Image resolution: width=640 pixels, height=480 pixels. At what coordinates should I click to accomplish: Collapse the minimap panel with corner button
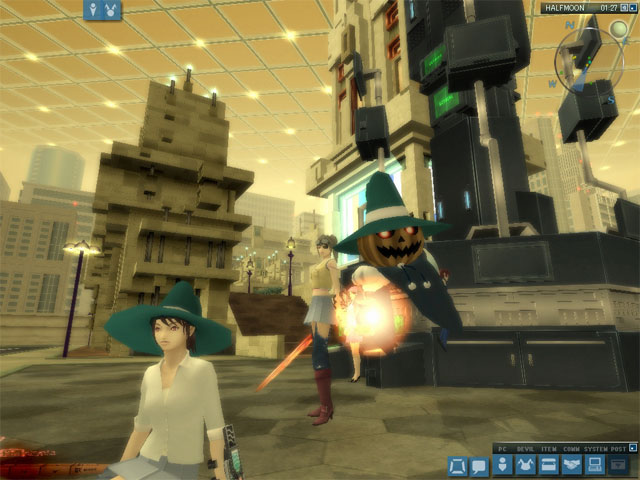click(633, 8)
